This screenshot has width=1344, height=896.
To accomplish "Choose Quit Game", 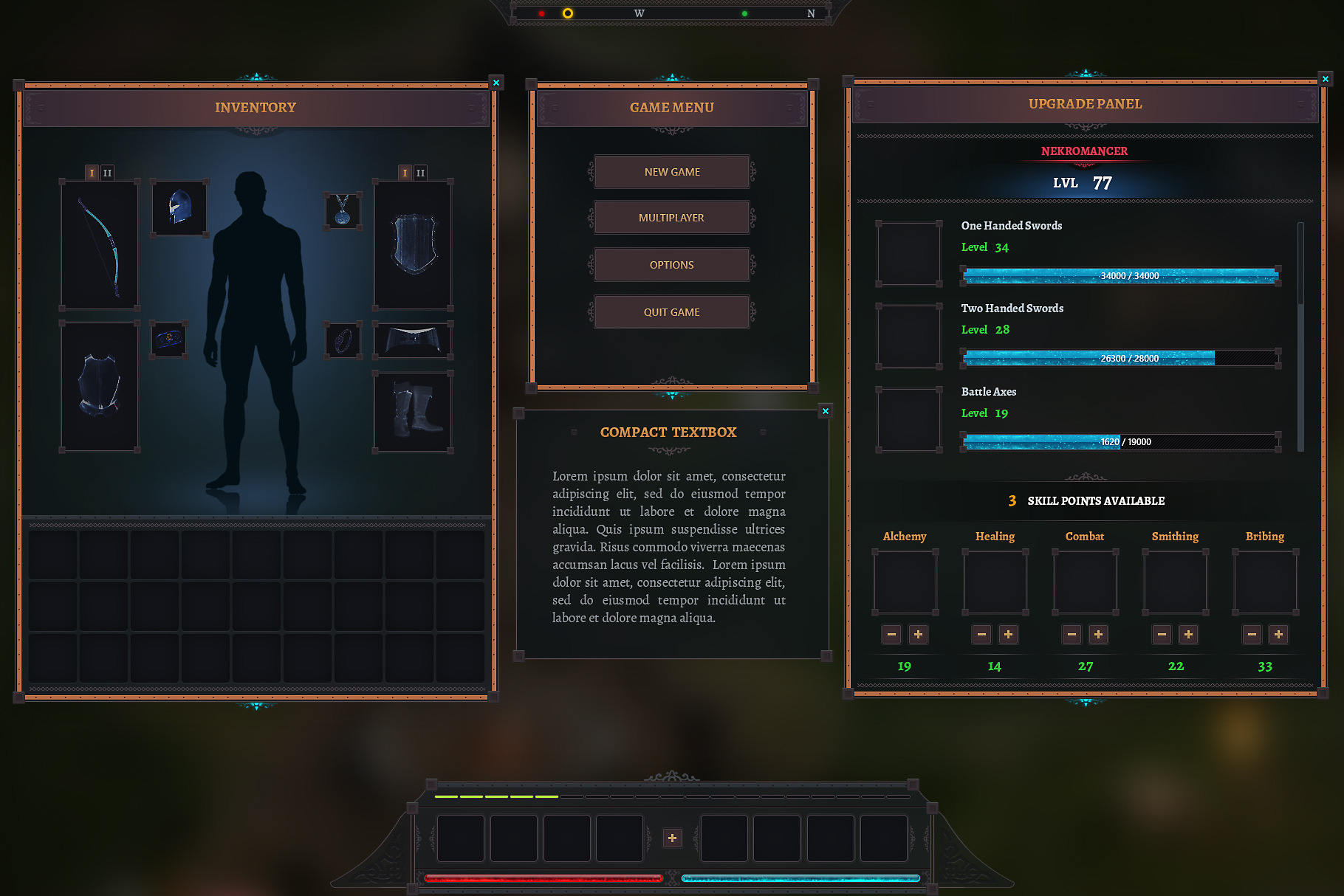I will [x=671, y=312].
